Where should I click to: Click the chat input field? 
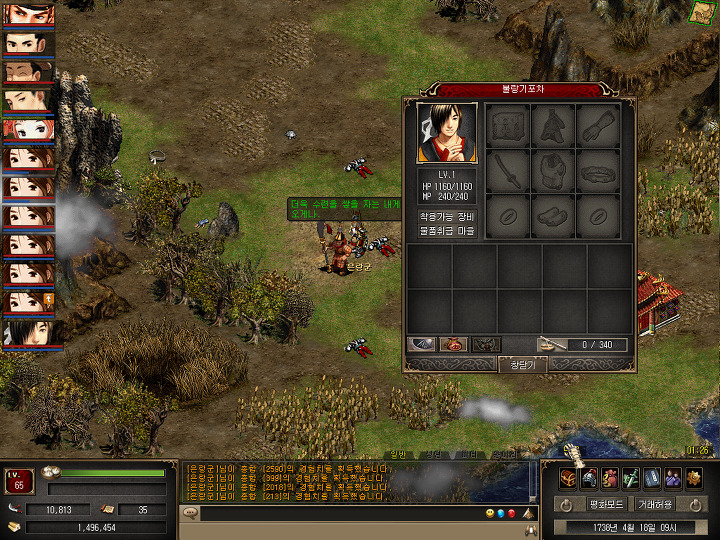tap(330, 514)
